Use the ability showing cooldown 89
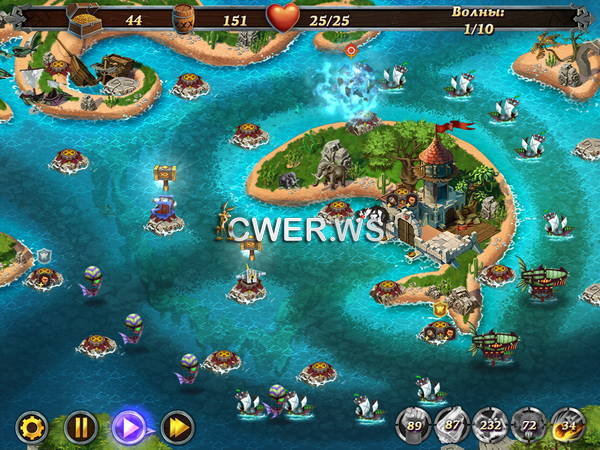 (413, 425)
